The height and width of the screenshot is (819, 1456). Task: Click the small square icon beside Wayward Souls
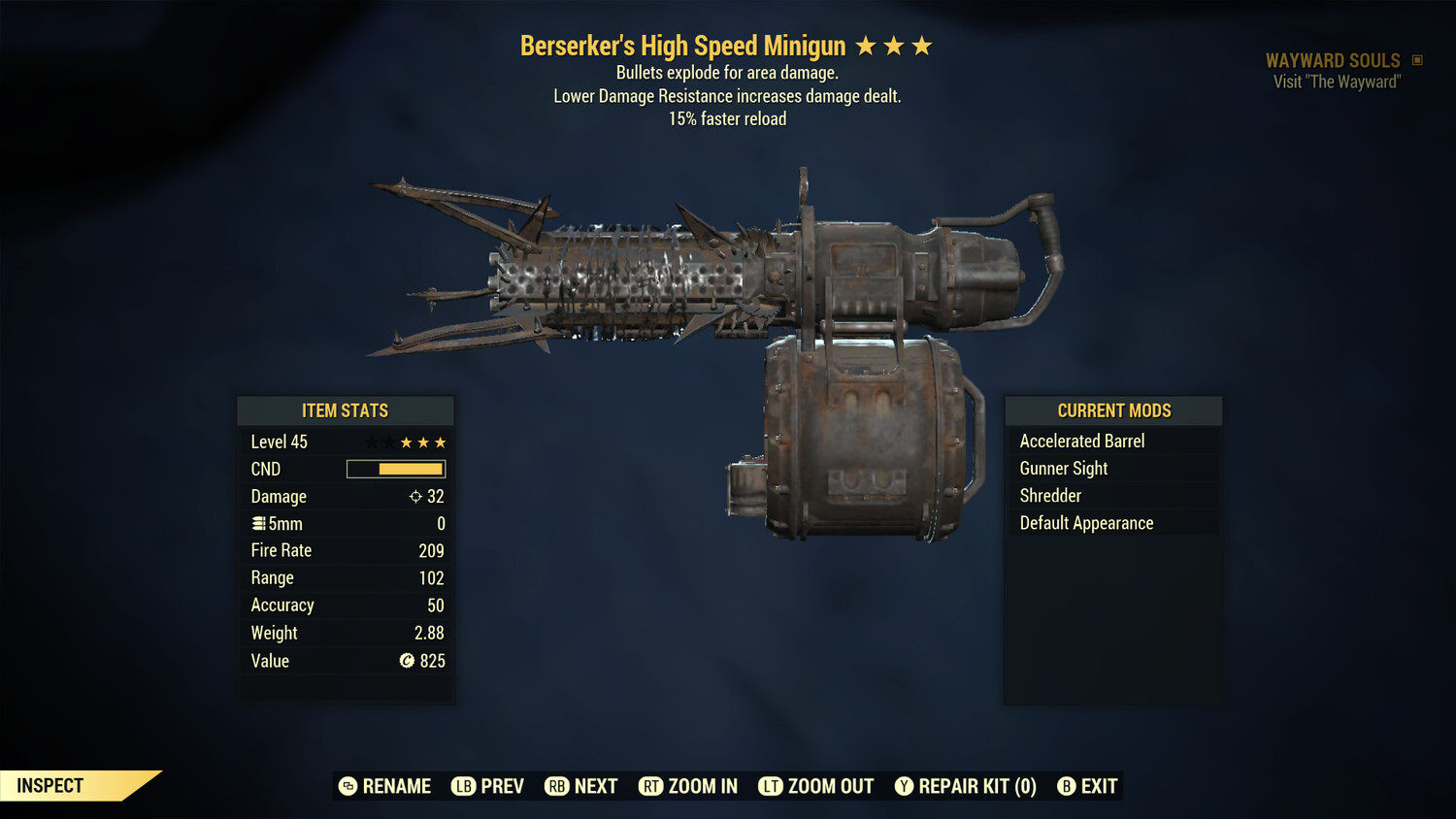pos(1418,59)
